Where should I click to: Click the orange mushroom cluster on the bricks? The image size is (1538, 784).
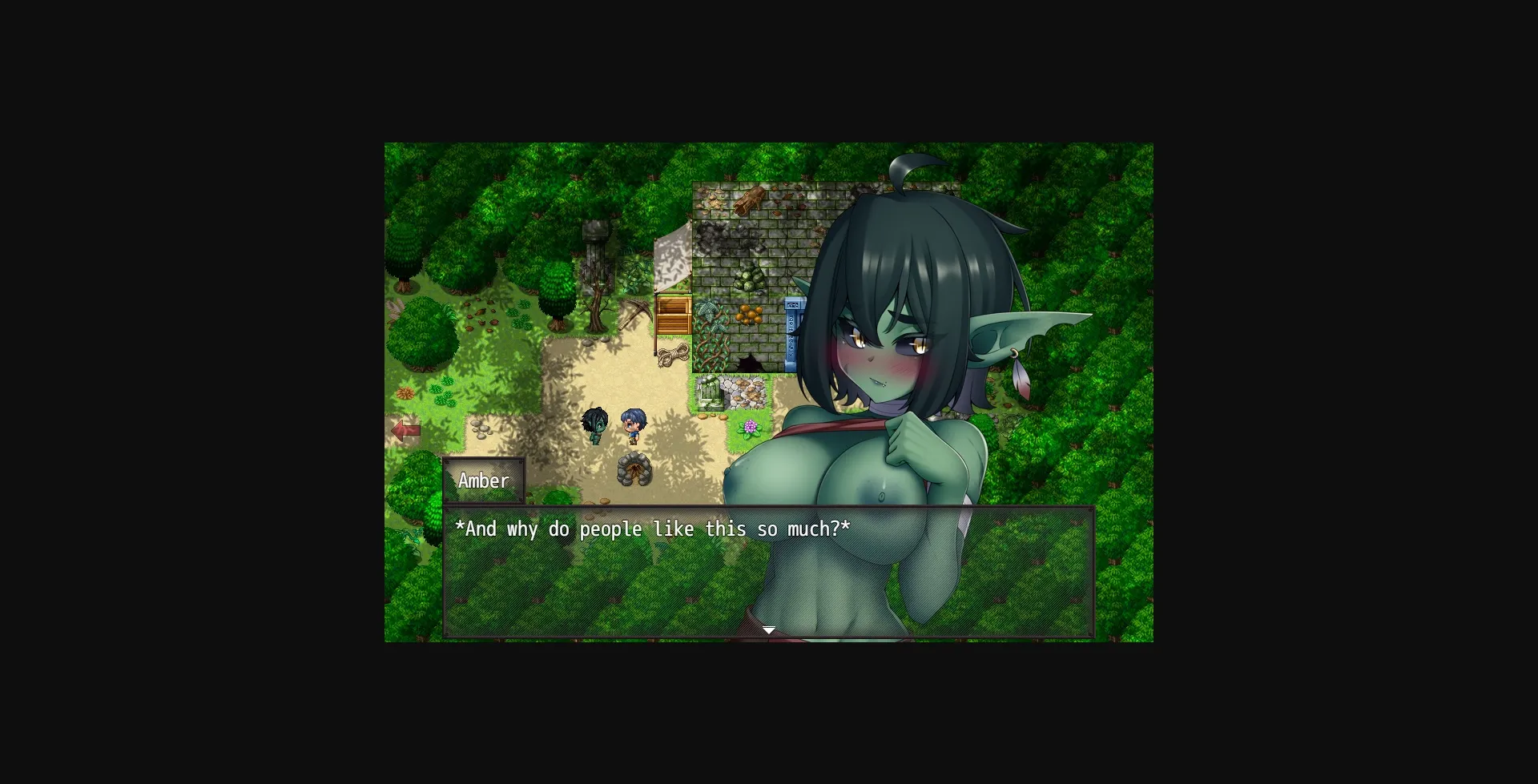point(749,313)
